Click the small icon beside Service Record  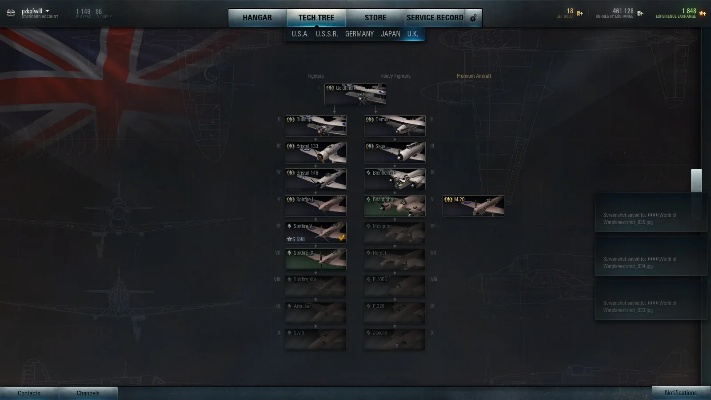473,17
